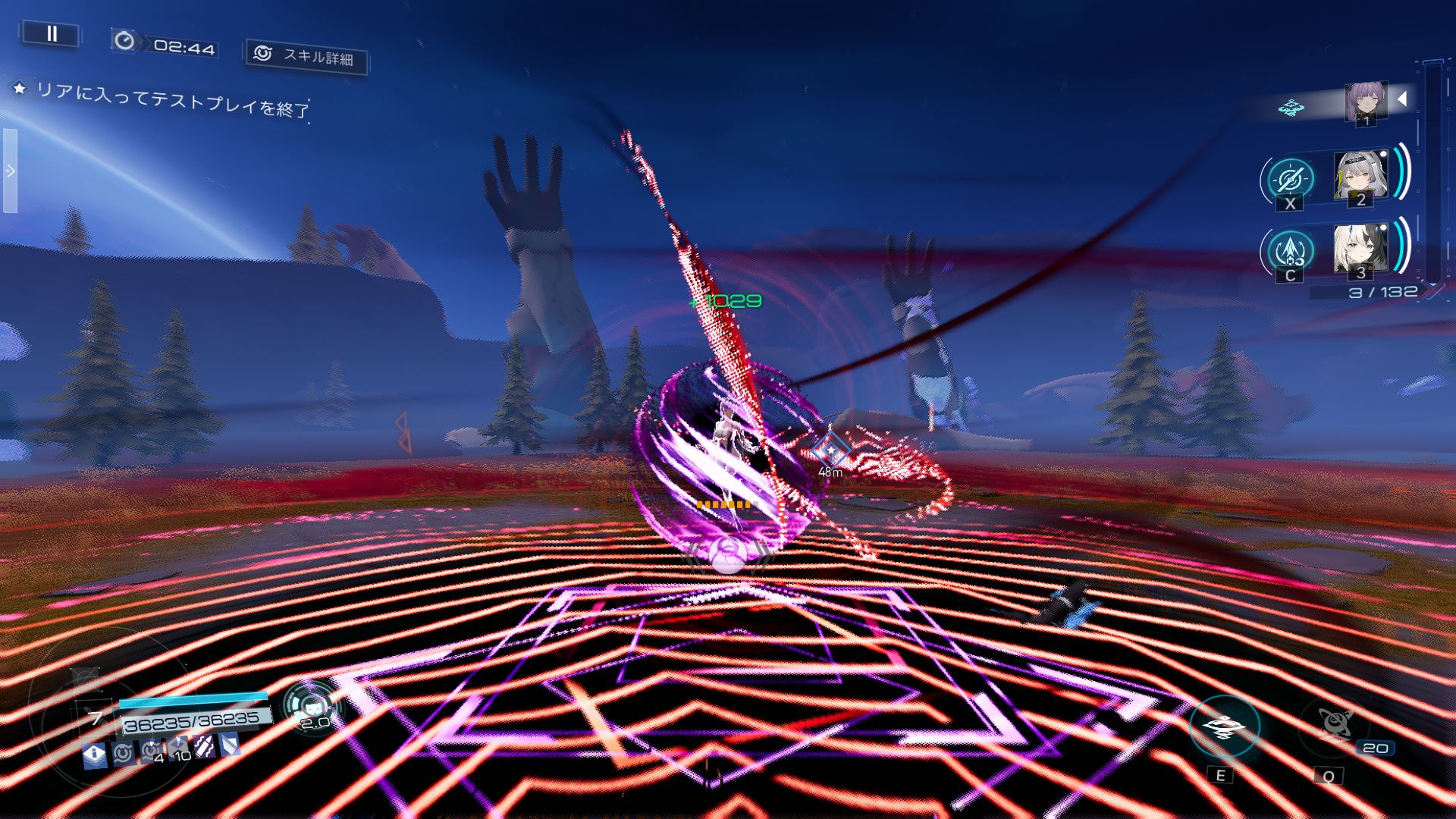The height and width of the screenshot is (819, 1456).
Task: Activate the crossed-target support skill icon
Action: point(1290,180)
